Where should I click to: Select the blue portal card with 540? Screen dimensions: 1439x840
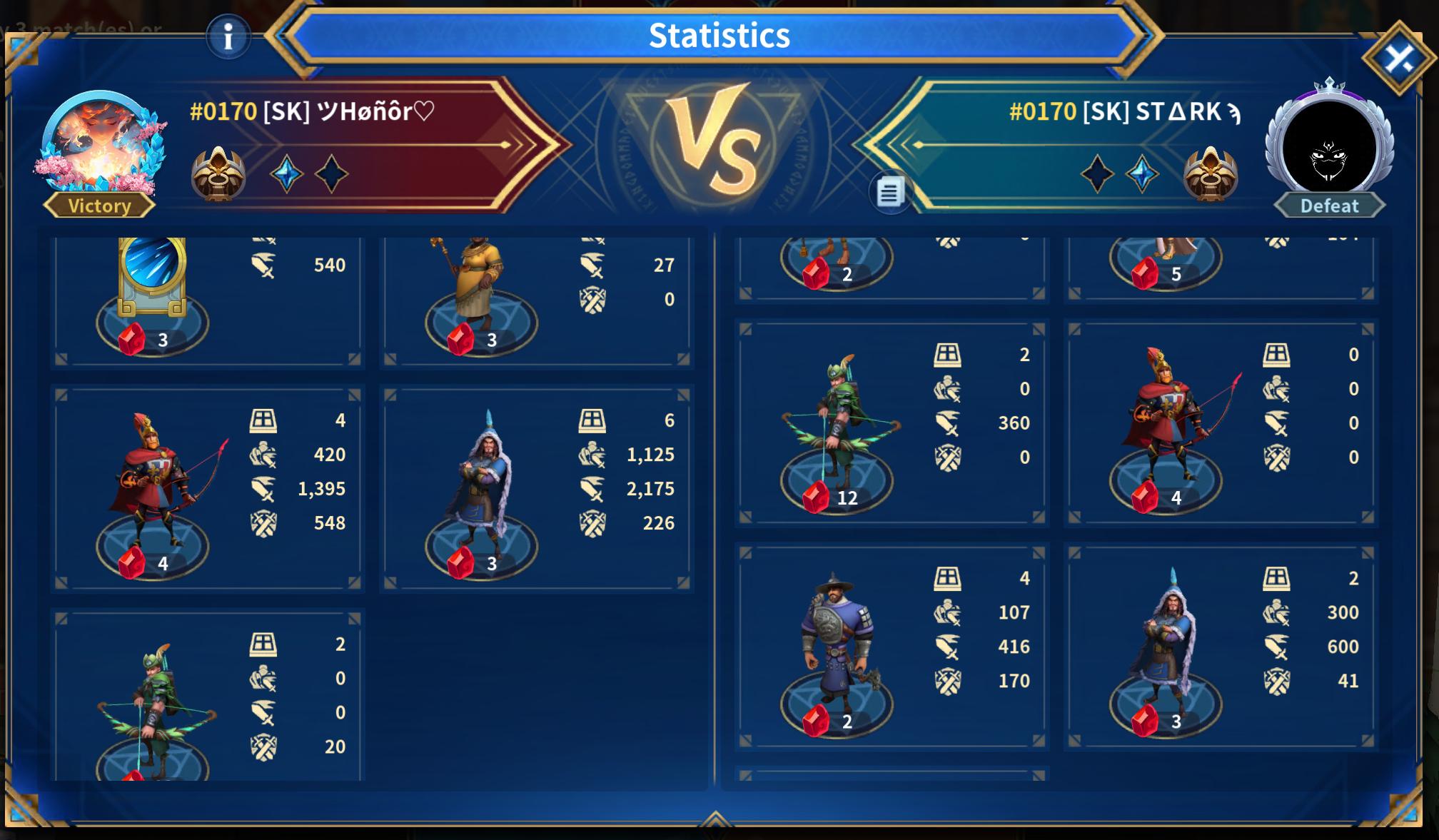click(x=207, y=300)
